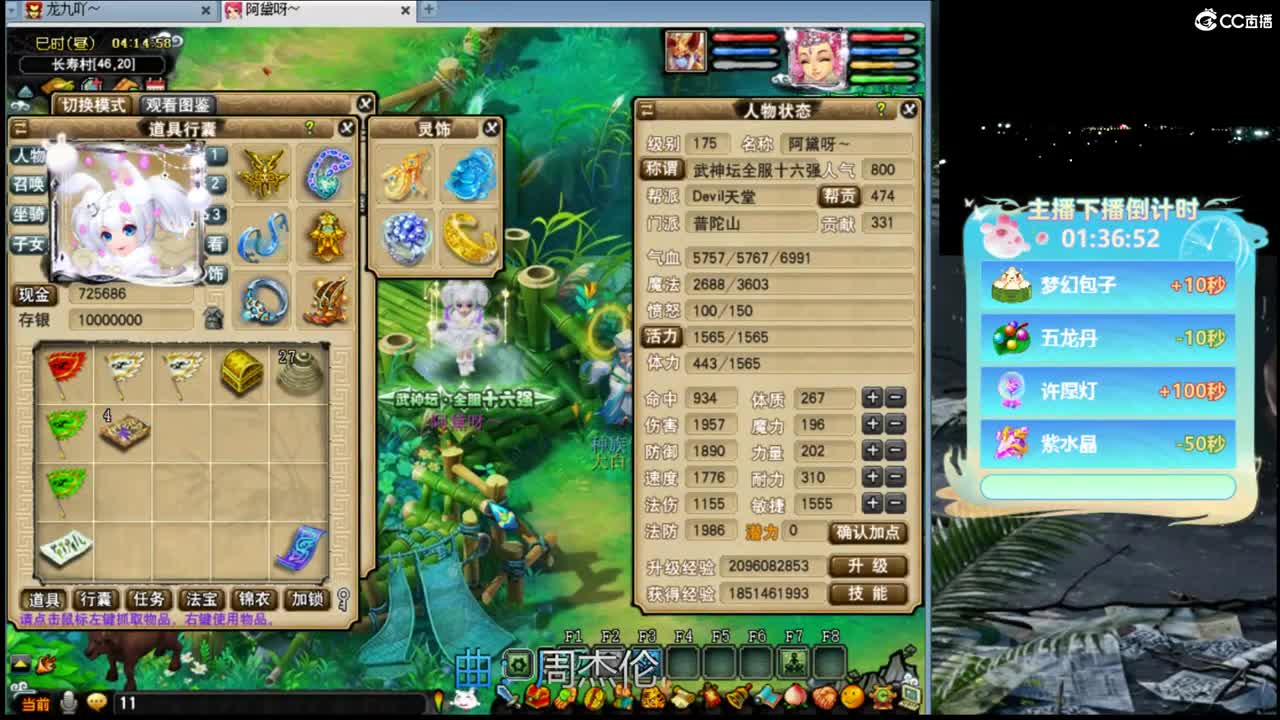Click the microphone voice icon near the chat input
Screen dimensions: 1280x720
tap(67, 700)
